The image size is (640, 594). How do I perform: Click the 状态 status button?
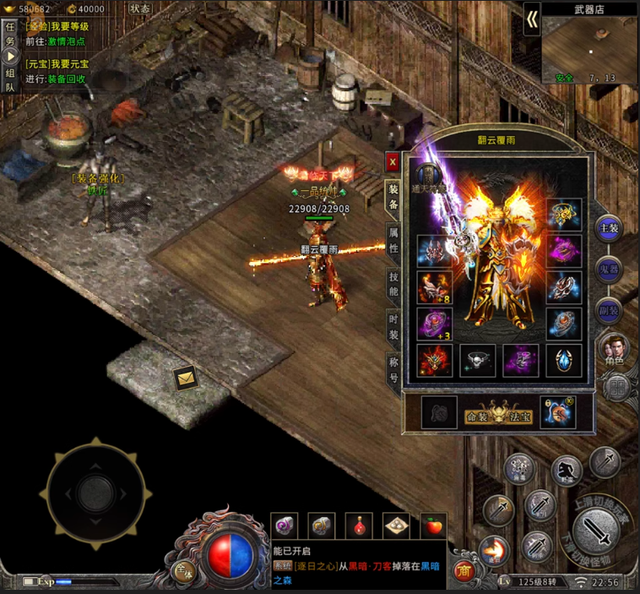click(x=141, y=7)
